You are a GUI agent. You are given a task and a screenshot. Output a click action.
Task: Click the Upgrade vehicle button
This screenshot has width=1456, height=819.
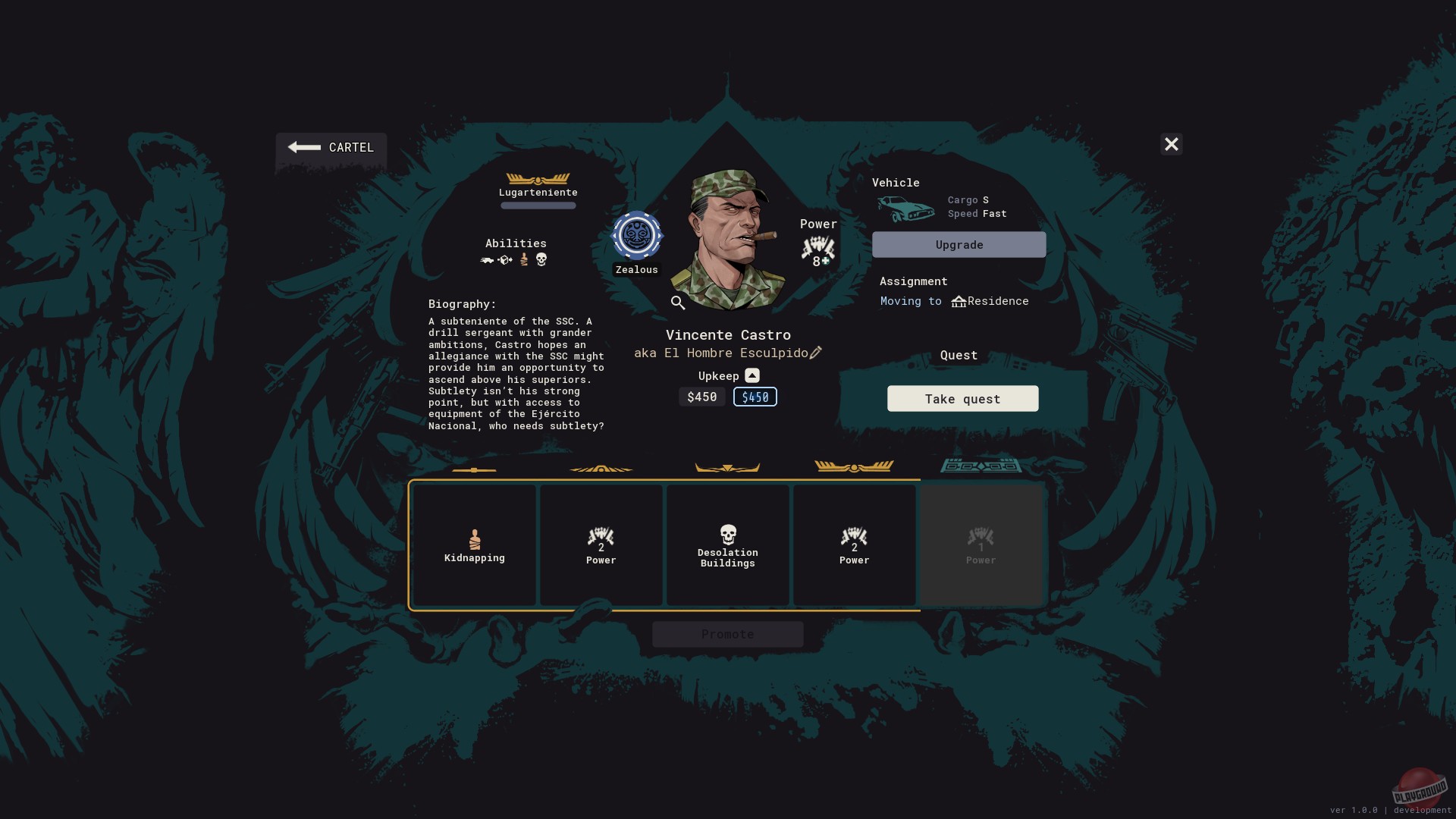click(959, 244)
